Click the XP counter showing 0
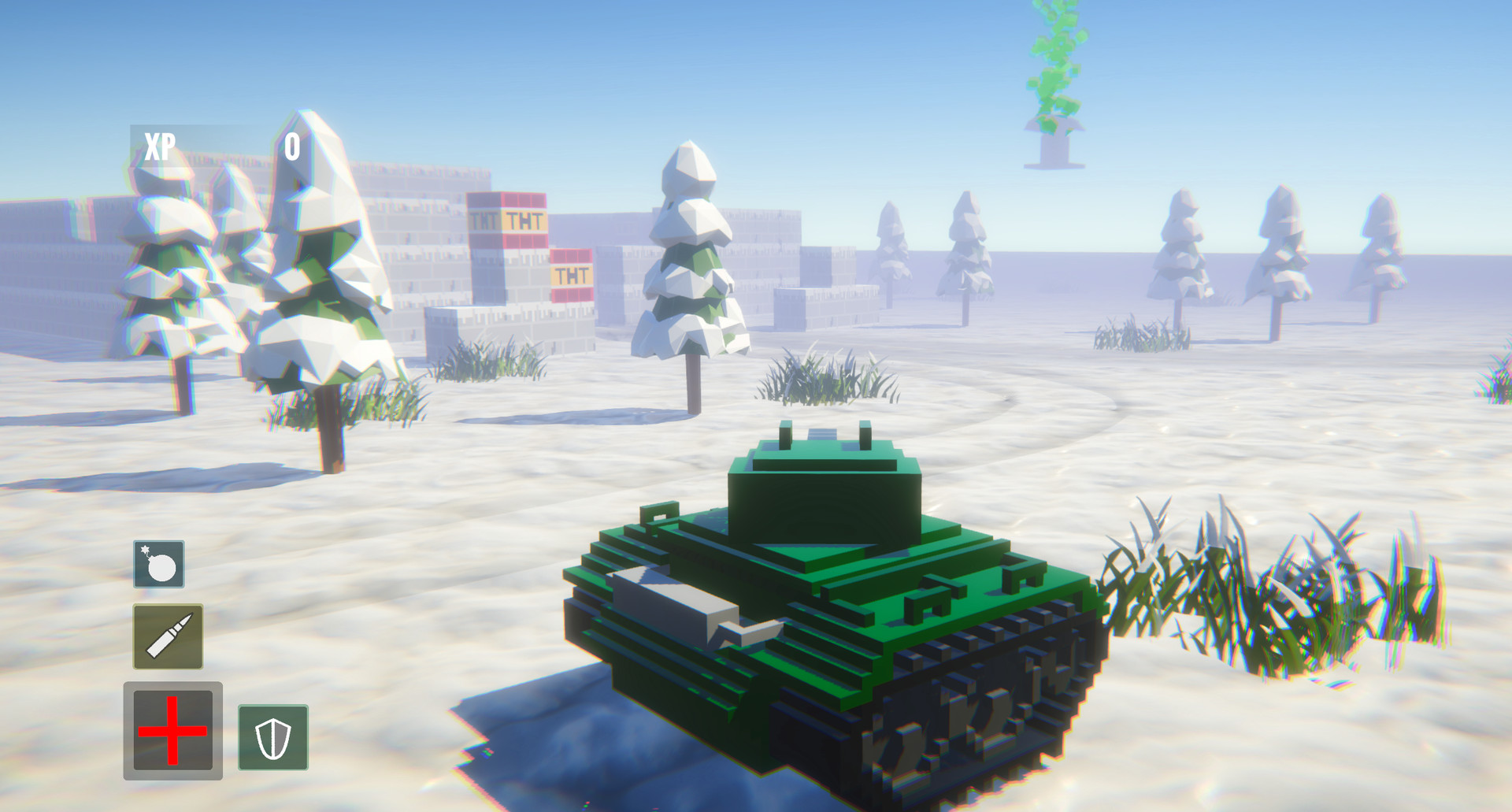This screenshot has height=812, width=1512. pyautogui.click(x=292, y=145)
